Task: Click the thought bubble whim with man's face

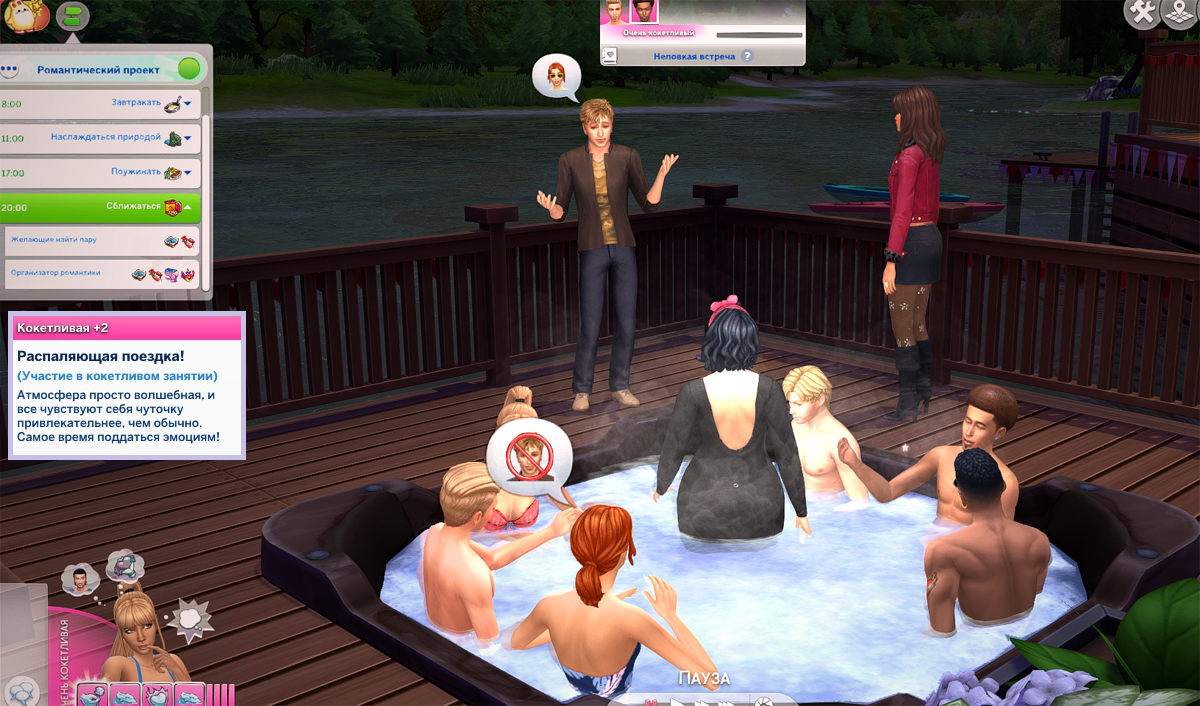Action: [x=78, y=578]
